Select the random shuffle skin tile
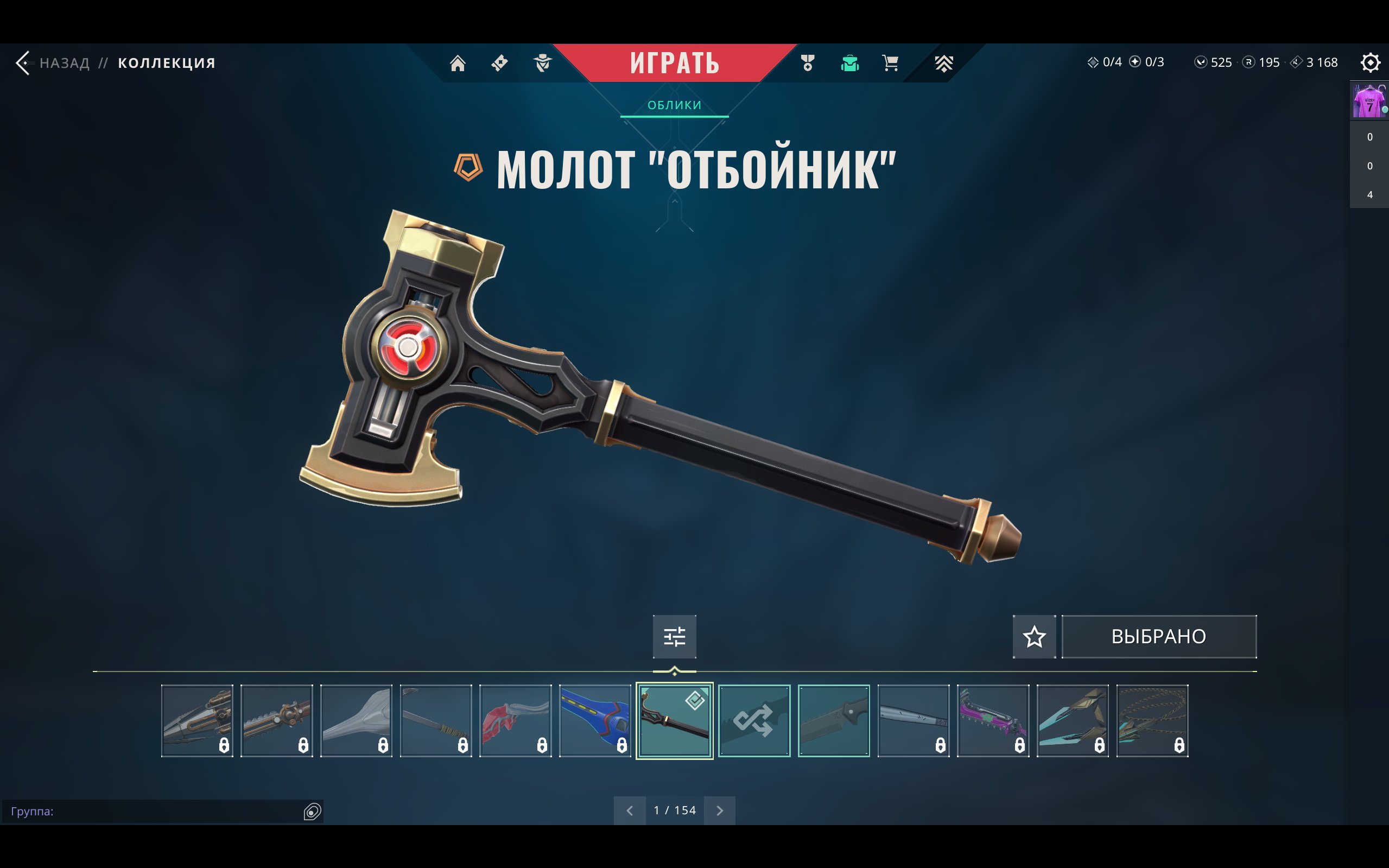 tap(753, 720)
